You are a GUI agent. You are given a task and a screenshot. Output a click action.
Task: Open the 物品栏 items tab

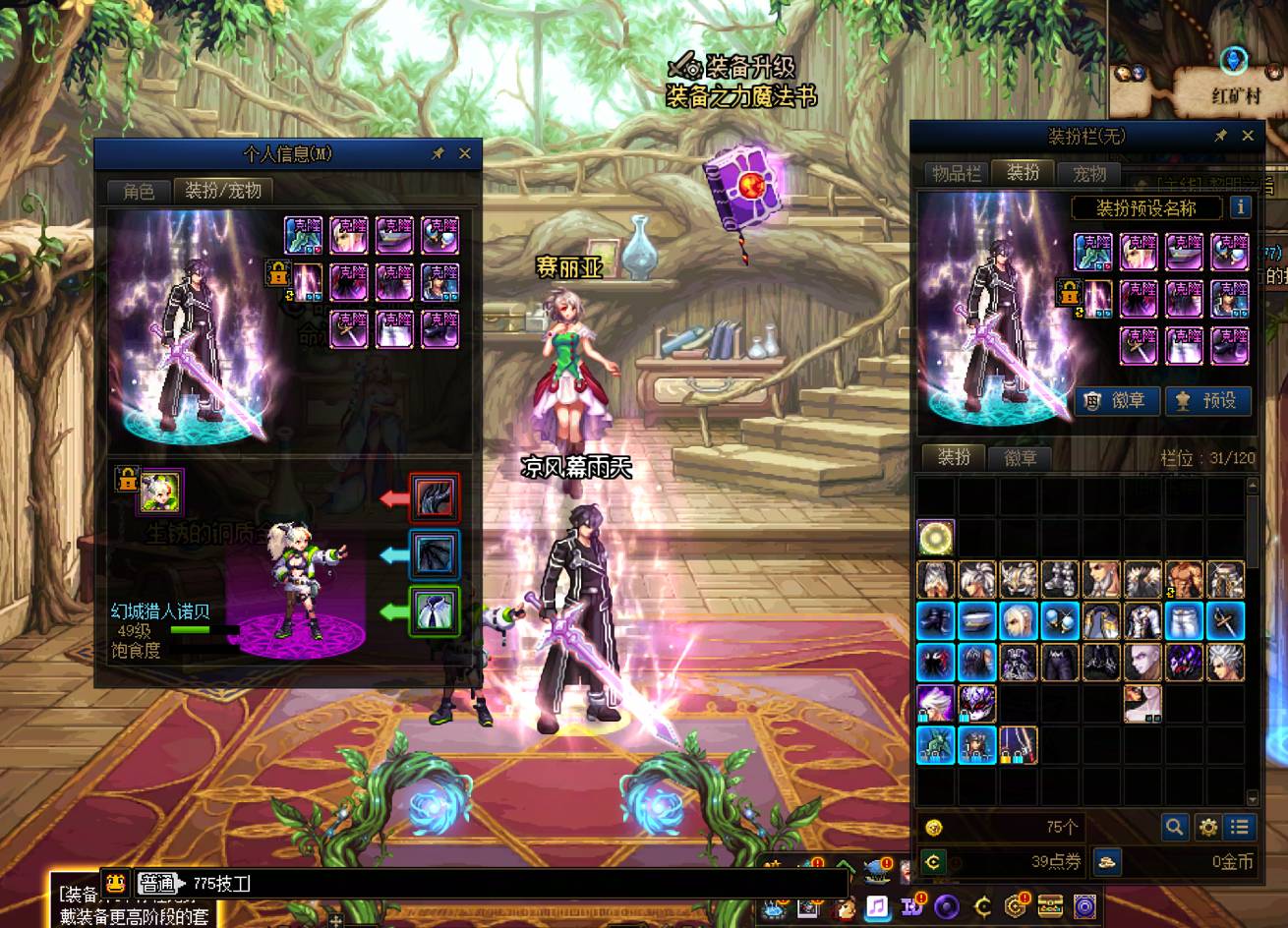click(956, 174)
